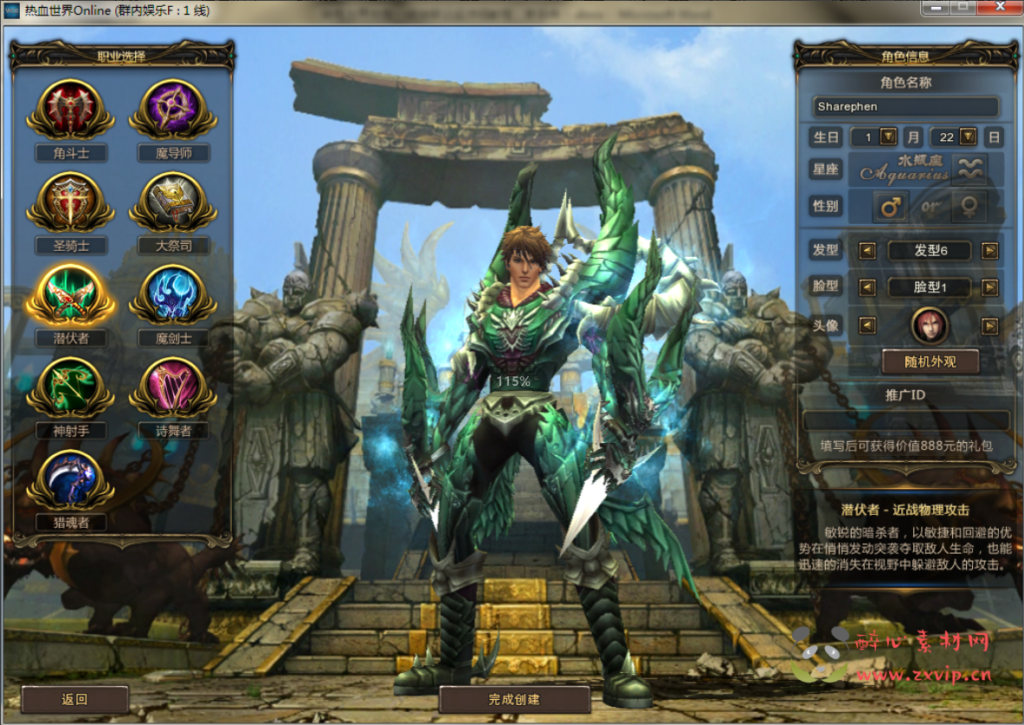Choose the 魔导师 mage class icon
Viewport: 1024px width, 725px height.
click(172, 109)
